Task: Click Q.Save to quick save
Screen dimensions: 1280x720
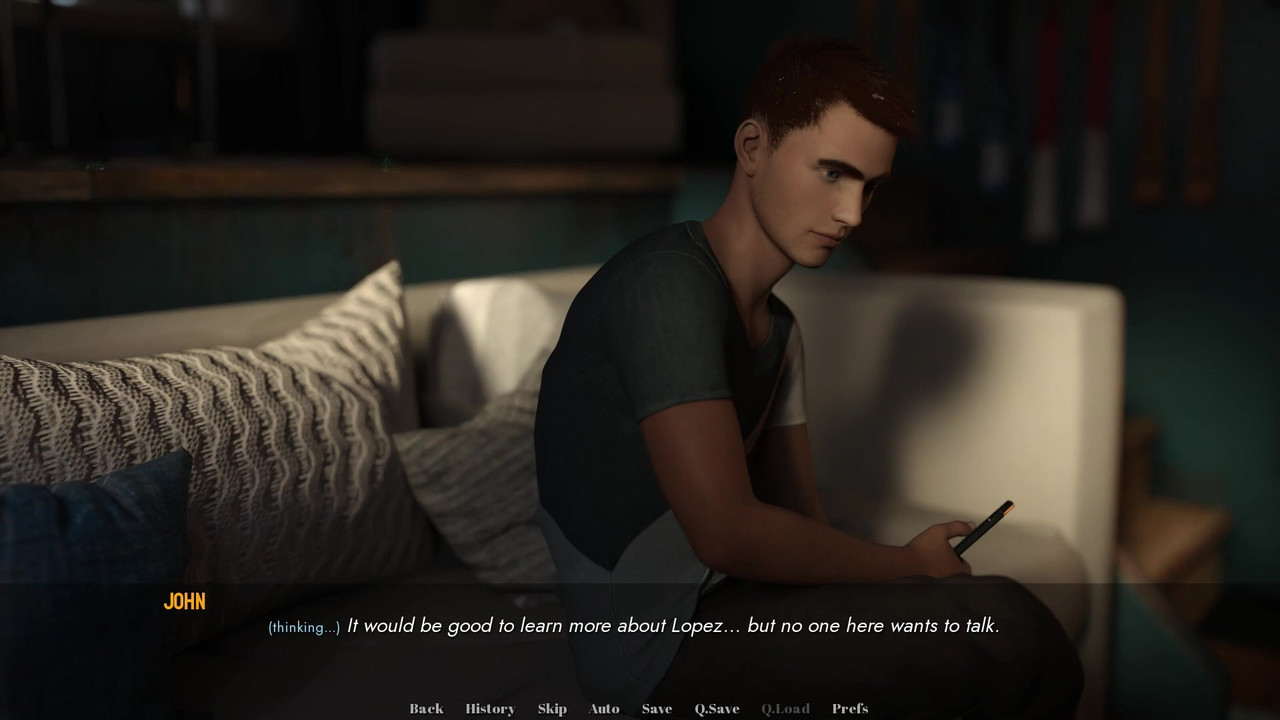Action: 717,709
